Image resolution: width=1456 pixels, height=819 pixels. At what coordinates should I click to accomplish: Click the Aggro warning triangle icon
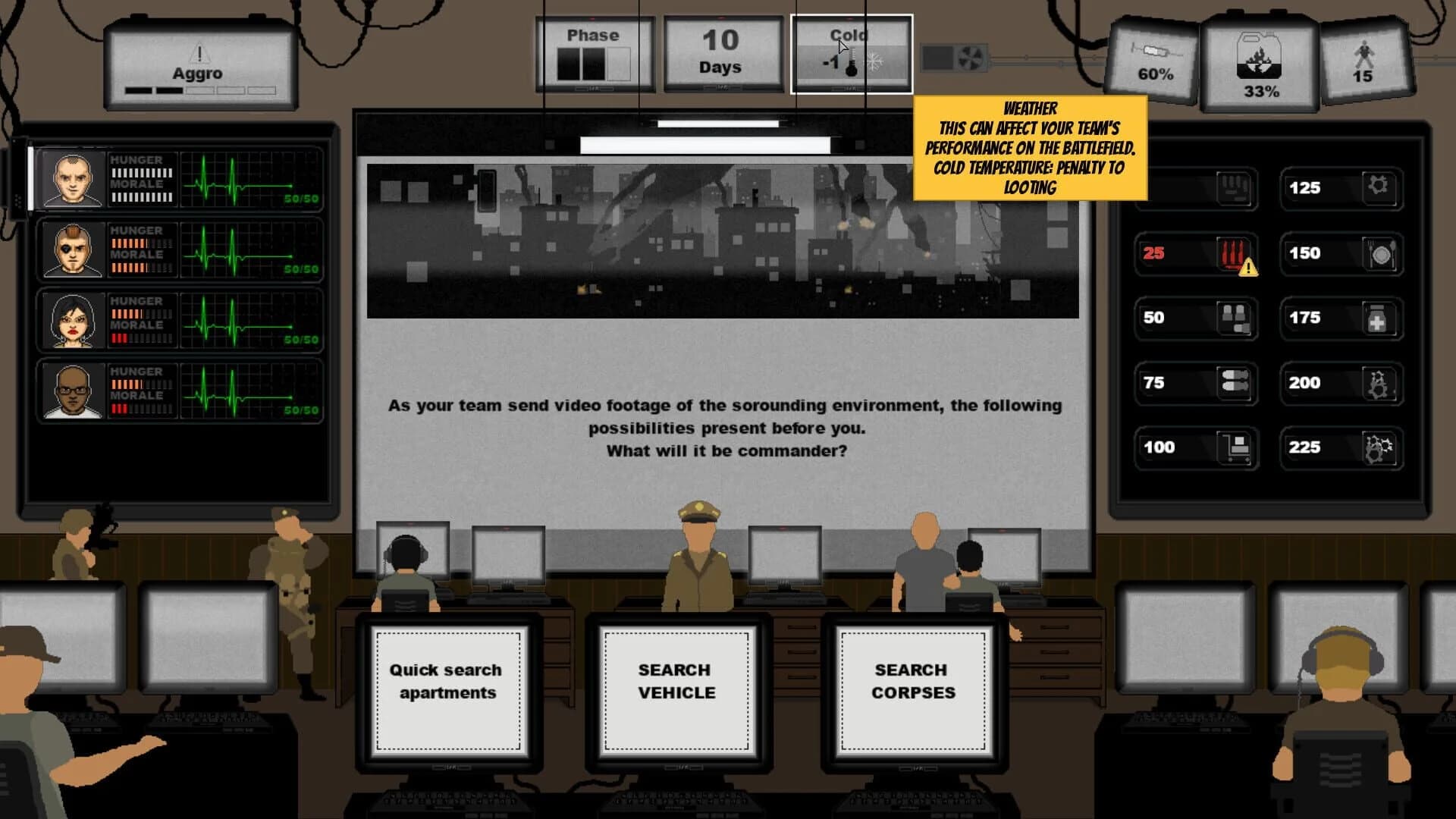tap(201, 53)
